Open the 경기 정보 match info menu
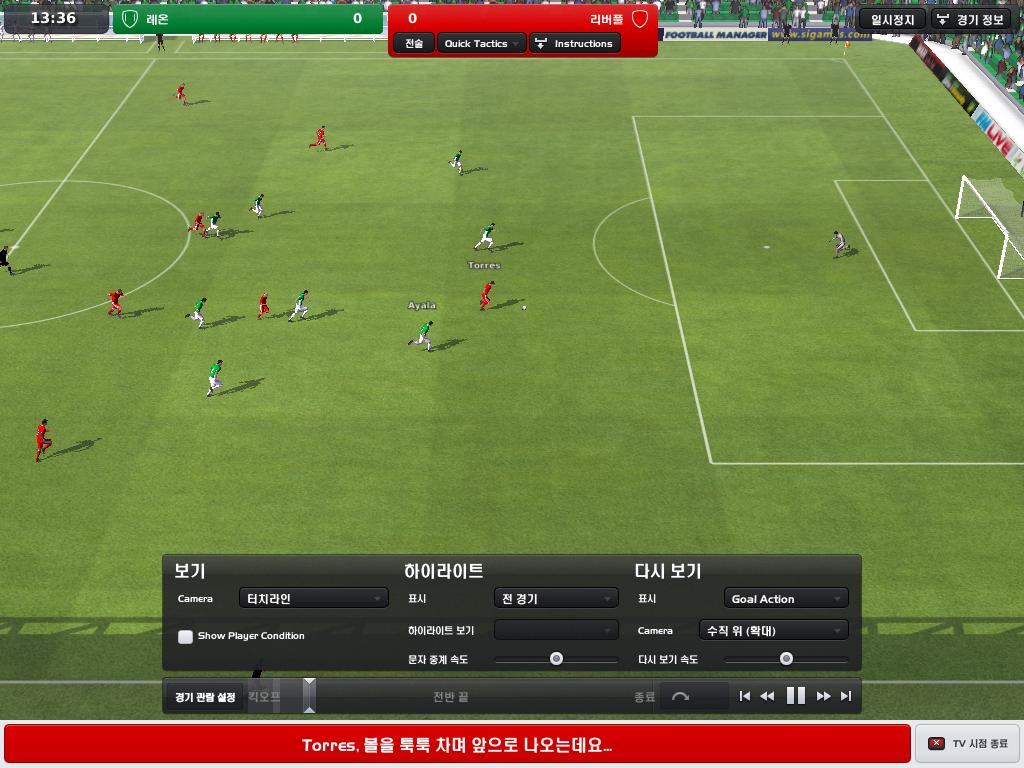 click(x=971, y=19)
